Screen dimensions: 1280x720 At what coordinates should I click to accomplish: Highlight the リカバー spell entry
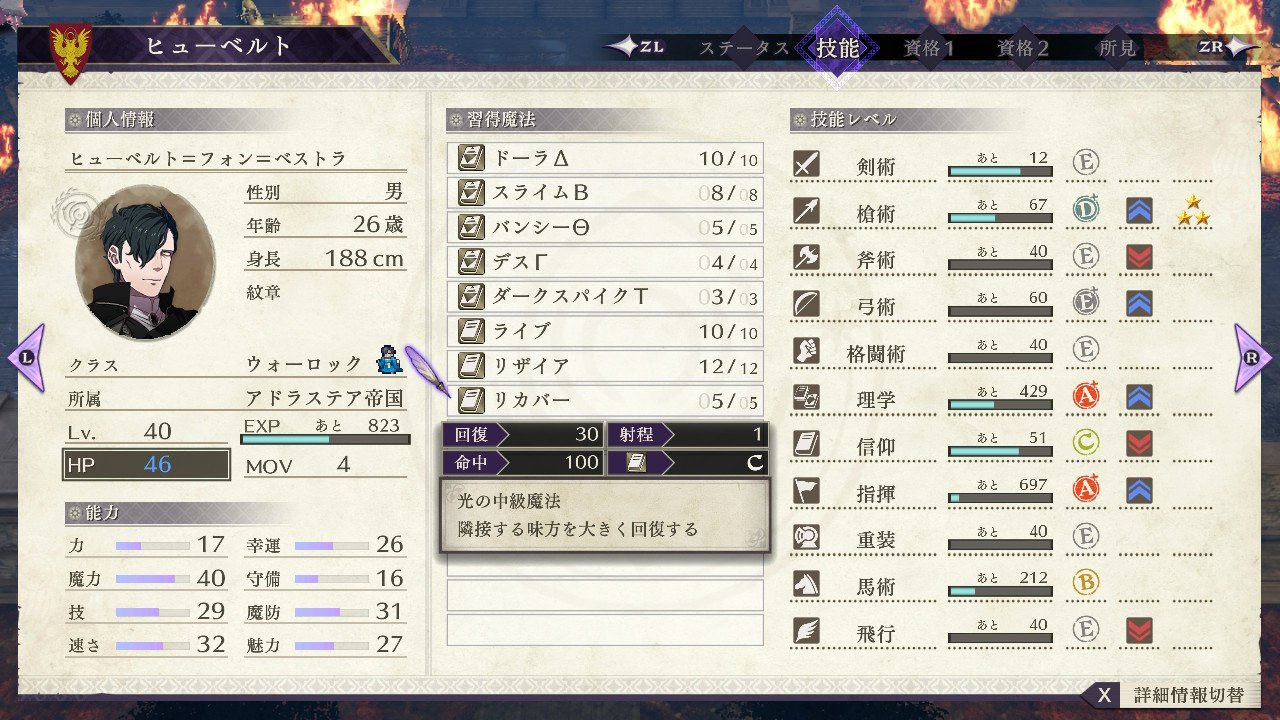pos(604,401)
